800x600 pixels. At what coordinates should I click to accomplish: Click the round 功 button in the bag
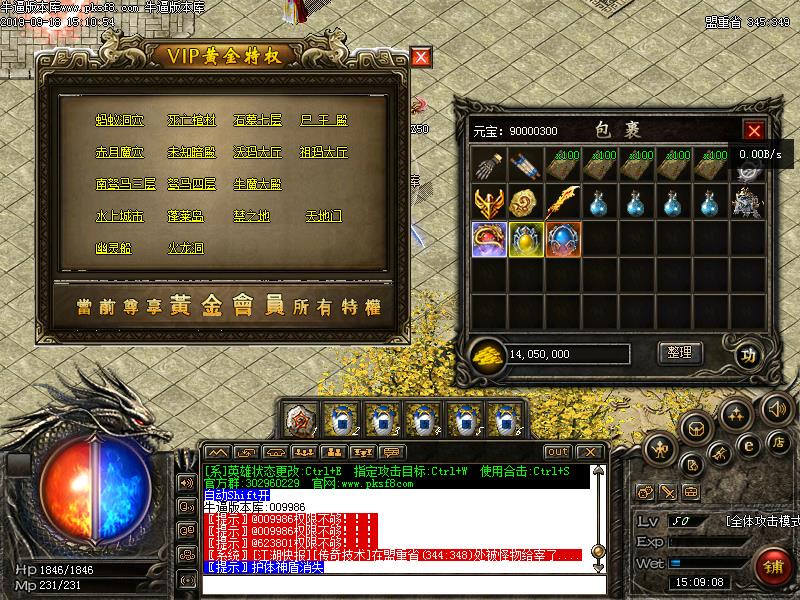click(746, 354)
